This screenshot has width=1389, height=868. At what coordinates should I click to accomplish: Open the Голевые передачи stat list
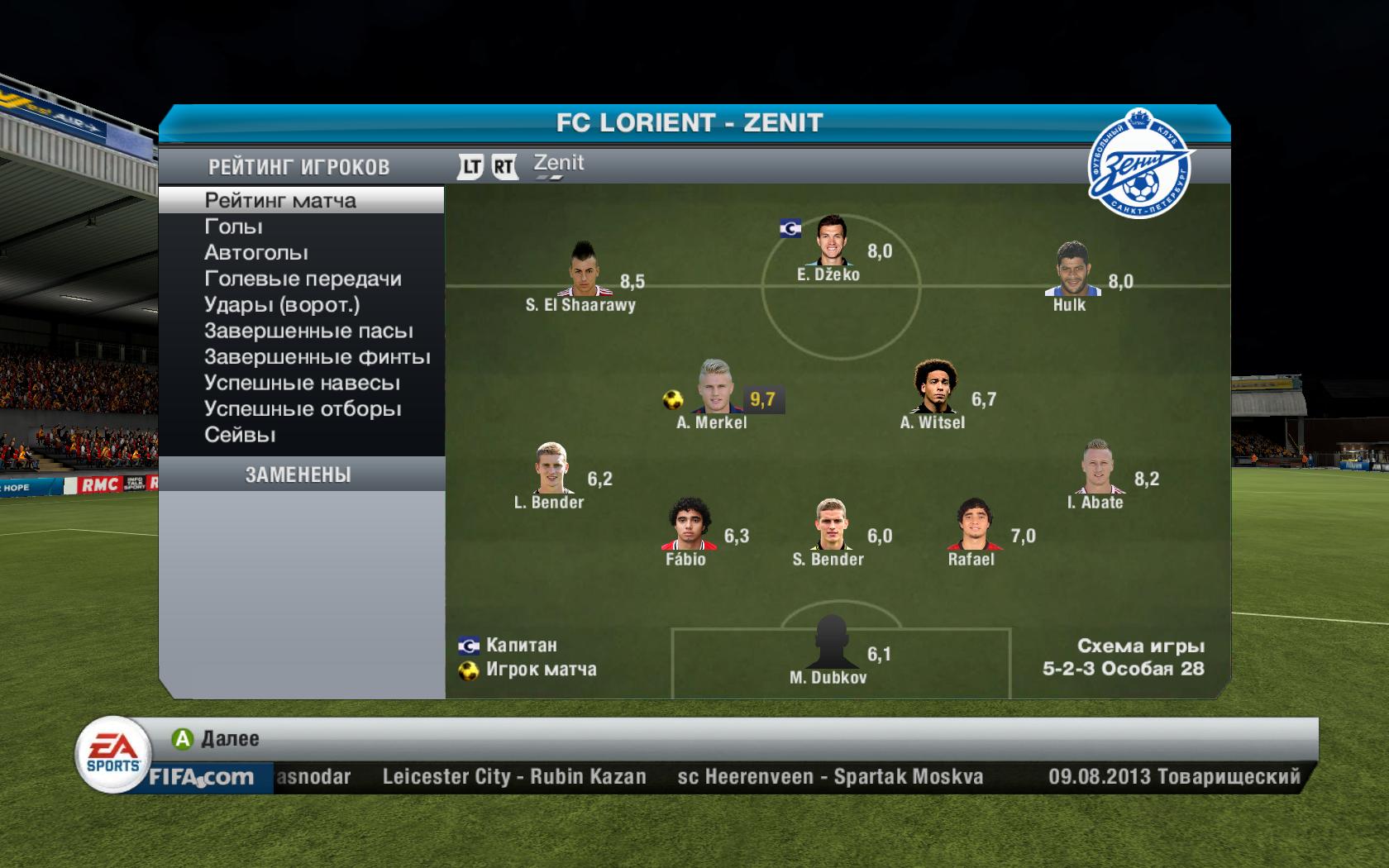click(303, 279)
